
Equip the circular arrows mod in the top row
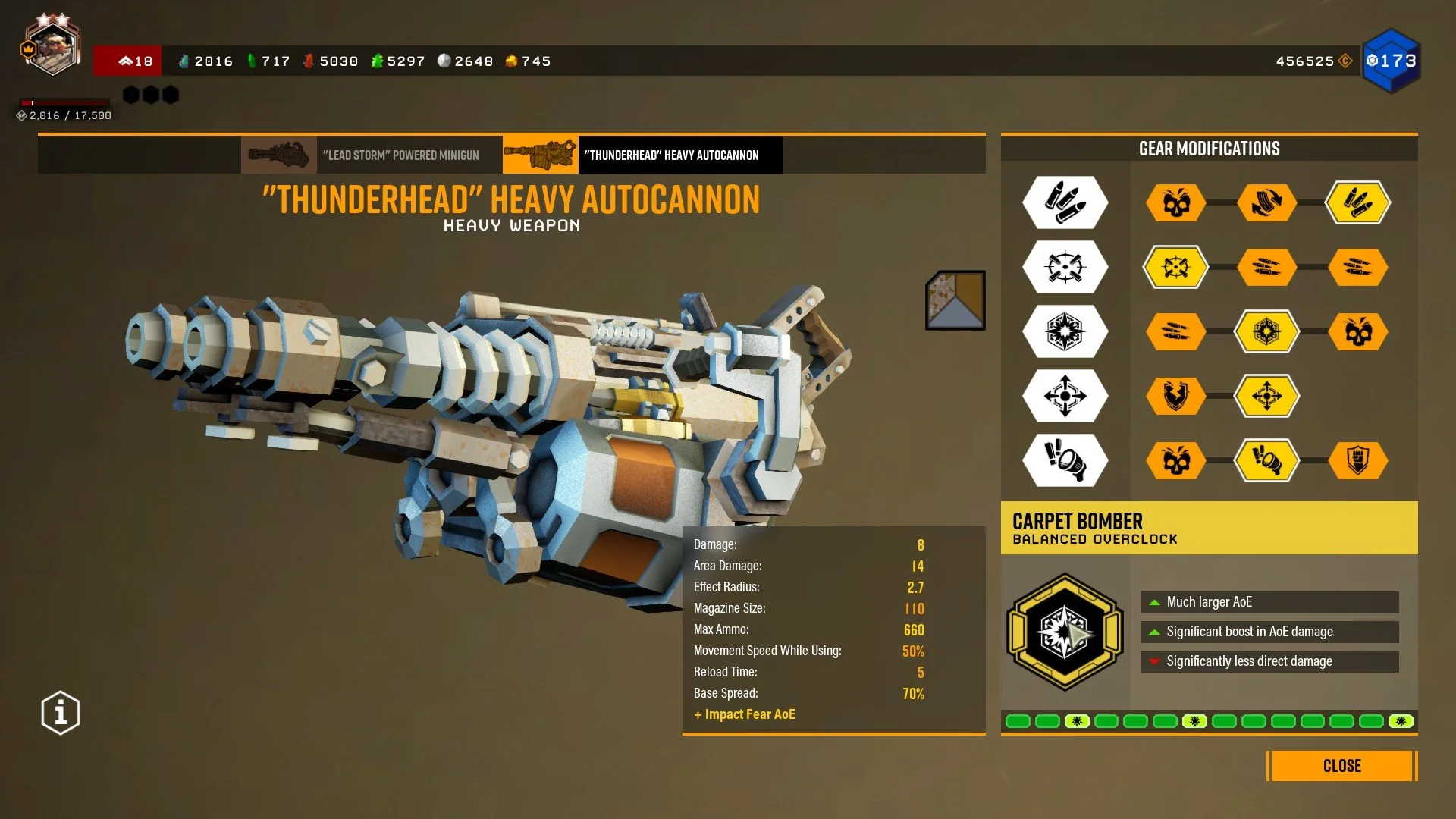pyautogui.click(x=1266, y=202)
